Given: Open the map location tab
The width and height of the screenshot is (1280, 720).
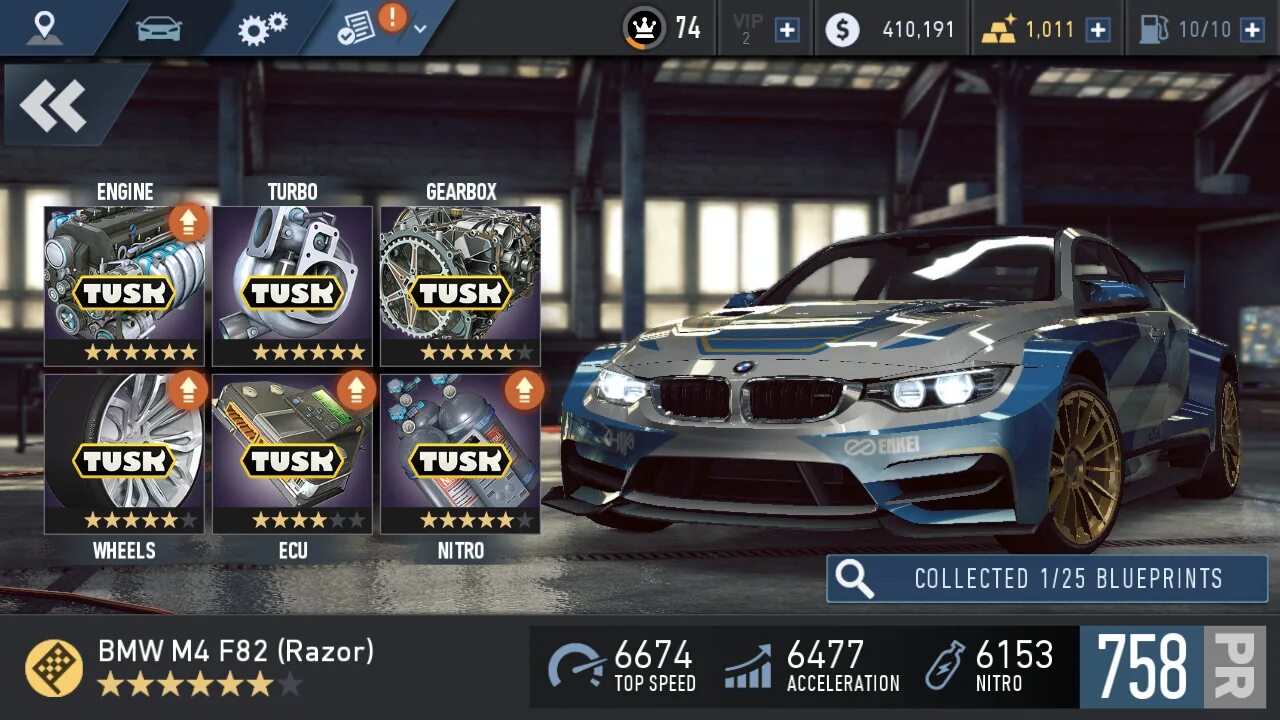Looking at the screenshot, I should click(x=44, y=27).
